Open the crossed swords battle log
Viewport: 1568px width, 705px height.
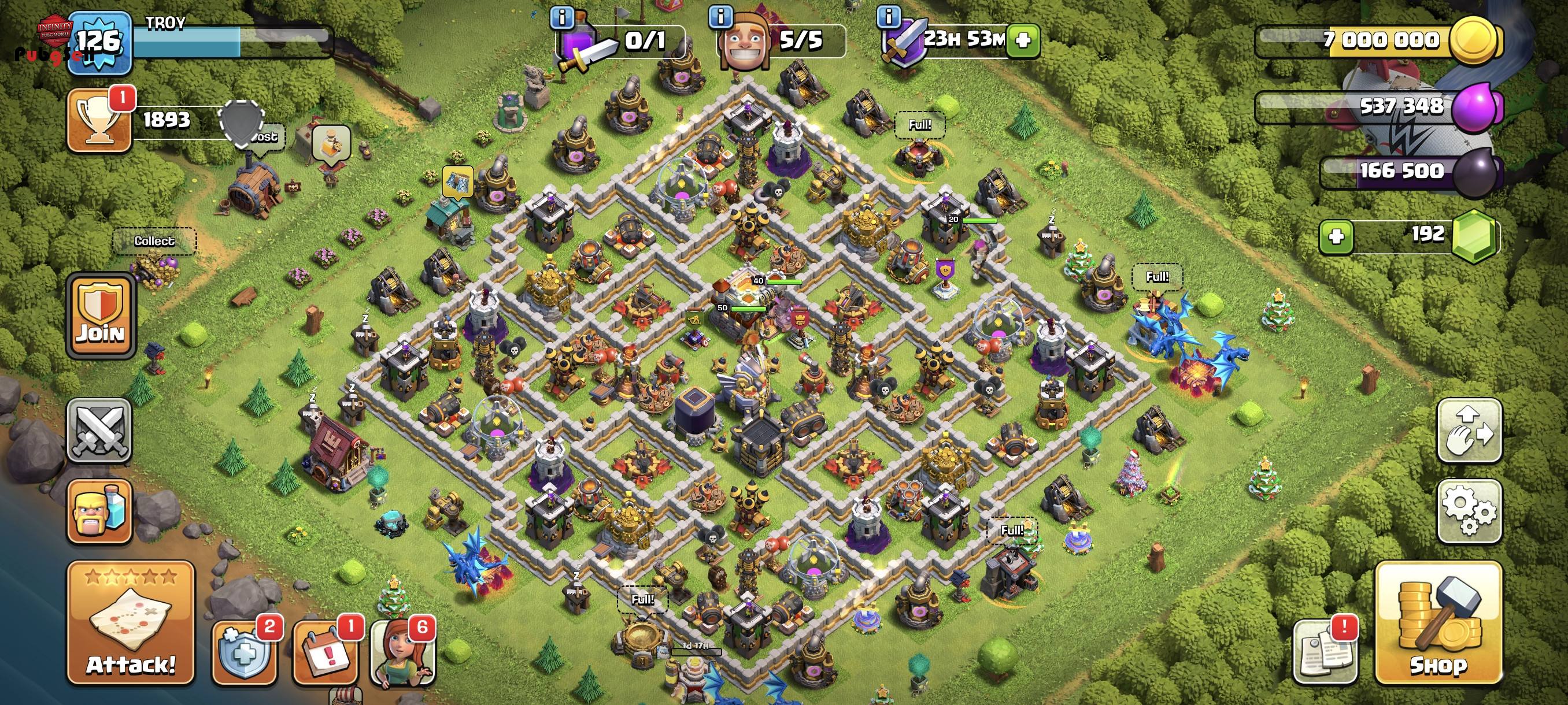[x=99, y=430]
